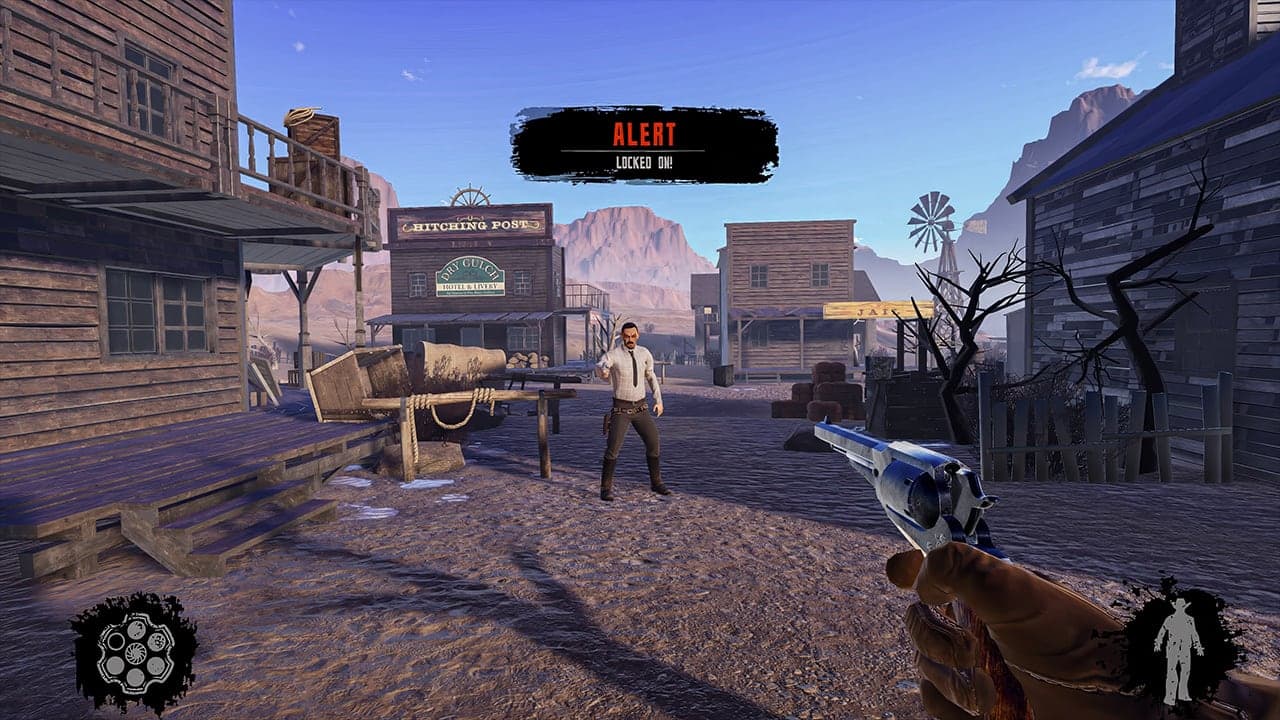Click the silhouette's hat on the health indicator
The height and width of the screenshot is (720, 1280).
coord(1180,604)
